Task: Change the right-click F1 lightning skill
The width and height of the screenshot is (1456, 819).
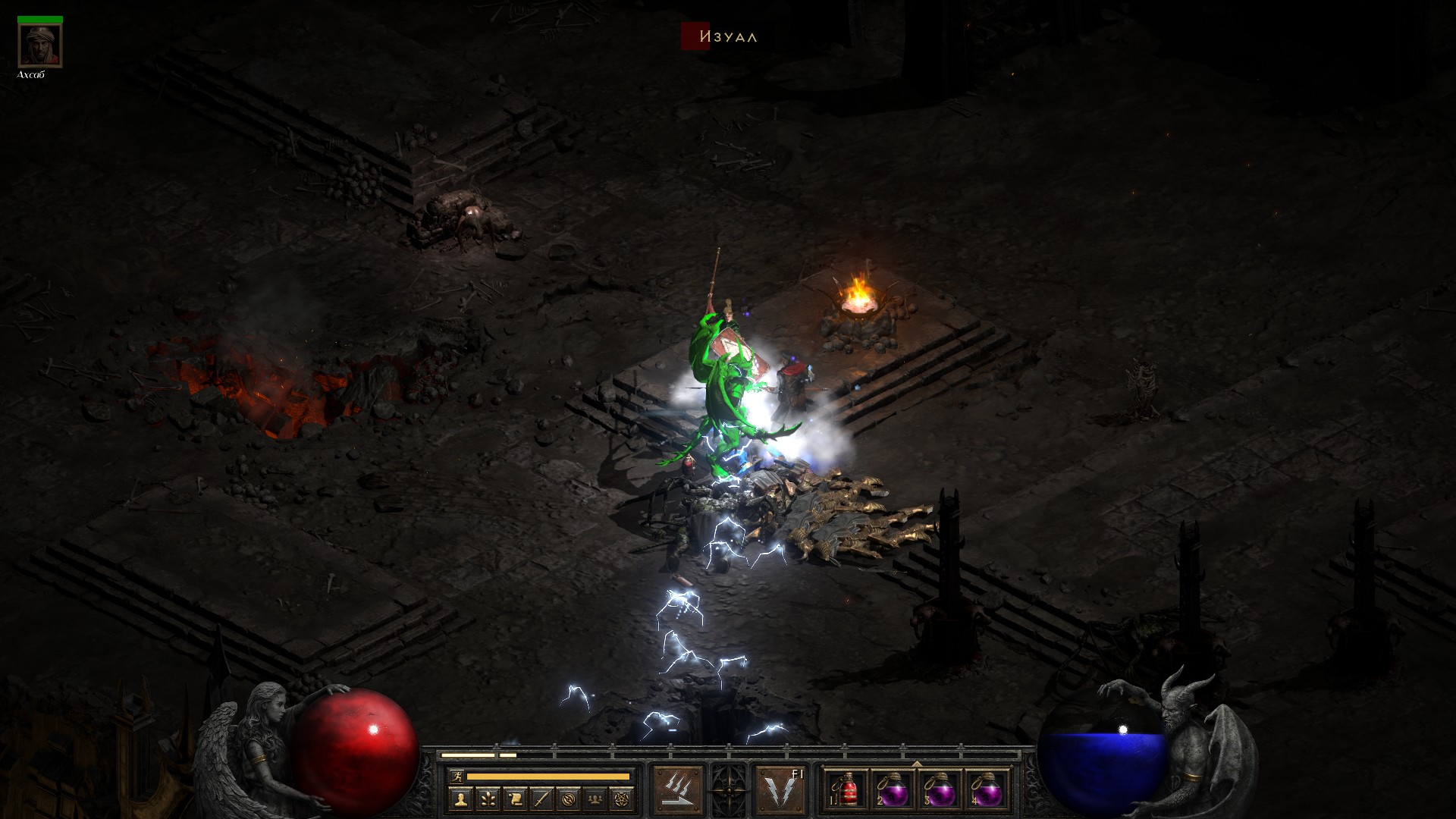Action: click(x=780, y=790)
